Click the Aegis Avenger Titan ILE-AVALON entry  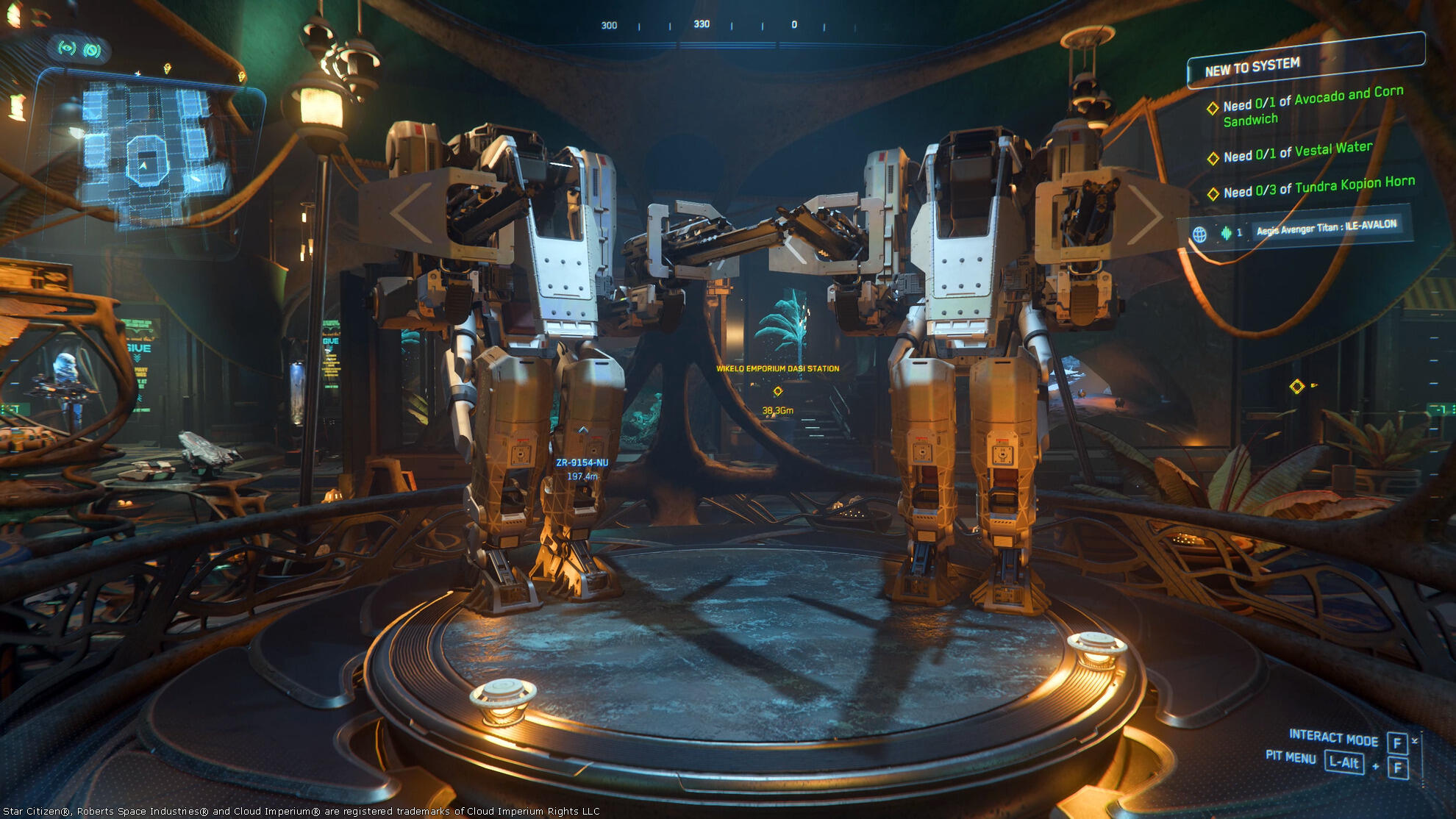(1326, 228)
